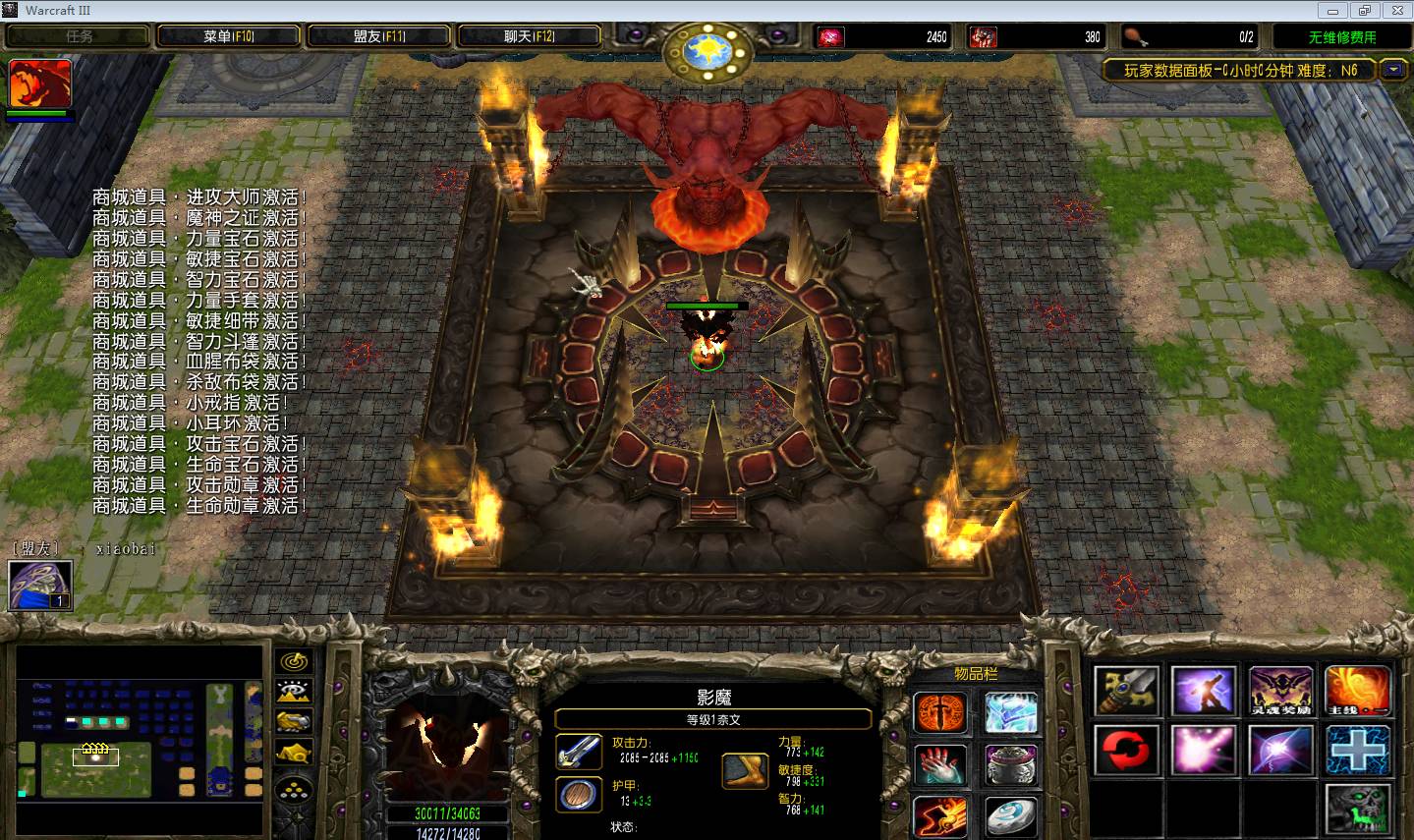Use the red-fingered glove inventory item
This screenshot has width=1414, height=840.
[x=940, y=765]
